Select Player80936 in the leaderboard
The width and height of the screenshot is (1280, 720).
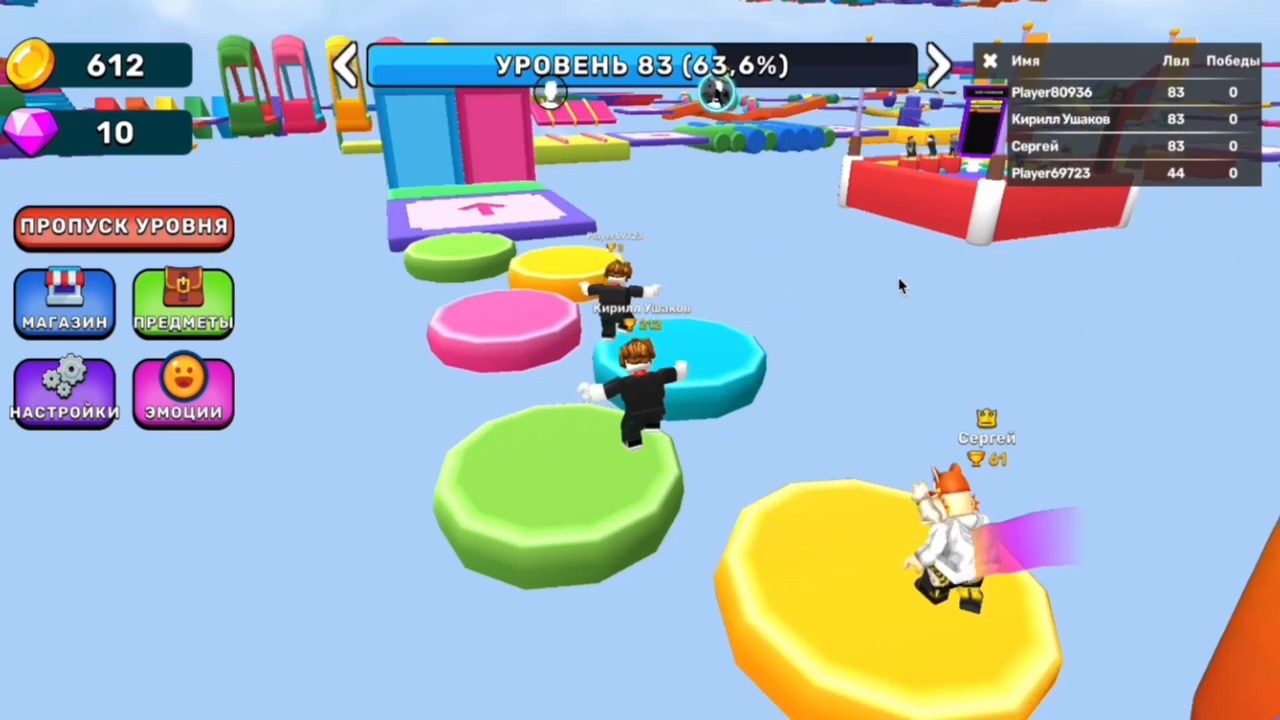click(1051, 92)
